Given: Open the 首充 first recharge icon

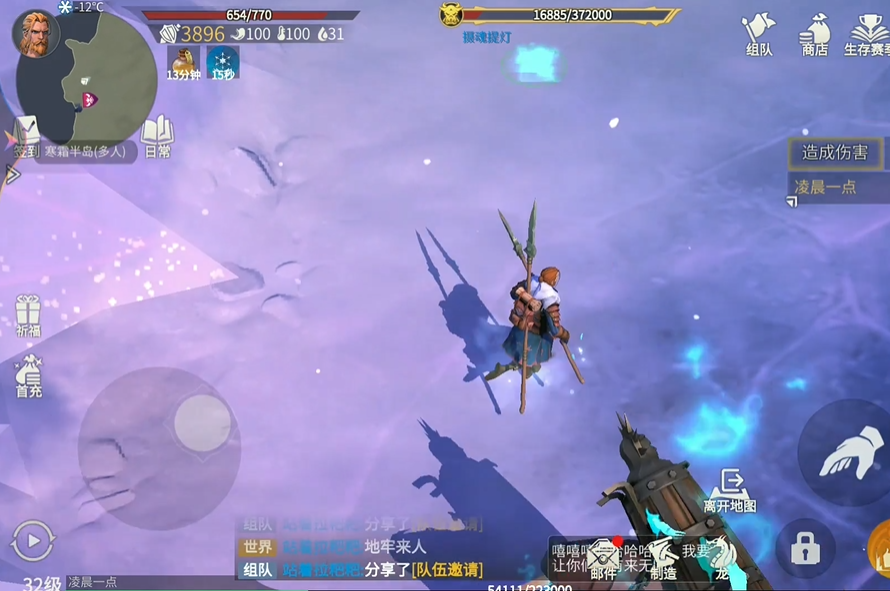Looking at the screenshot, I should point(28,374).
